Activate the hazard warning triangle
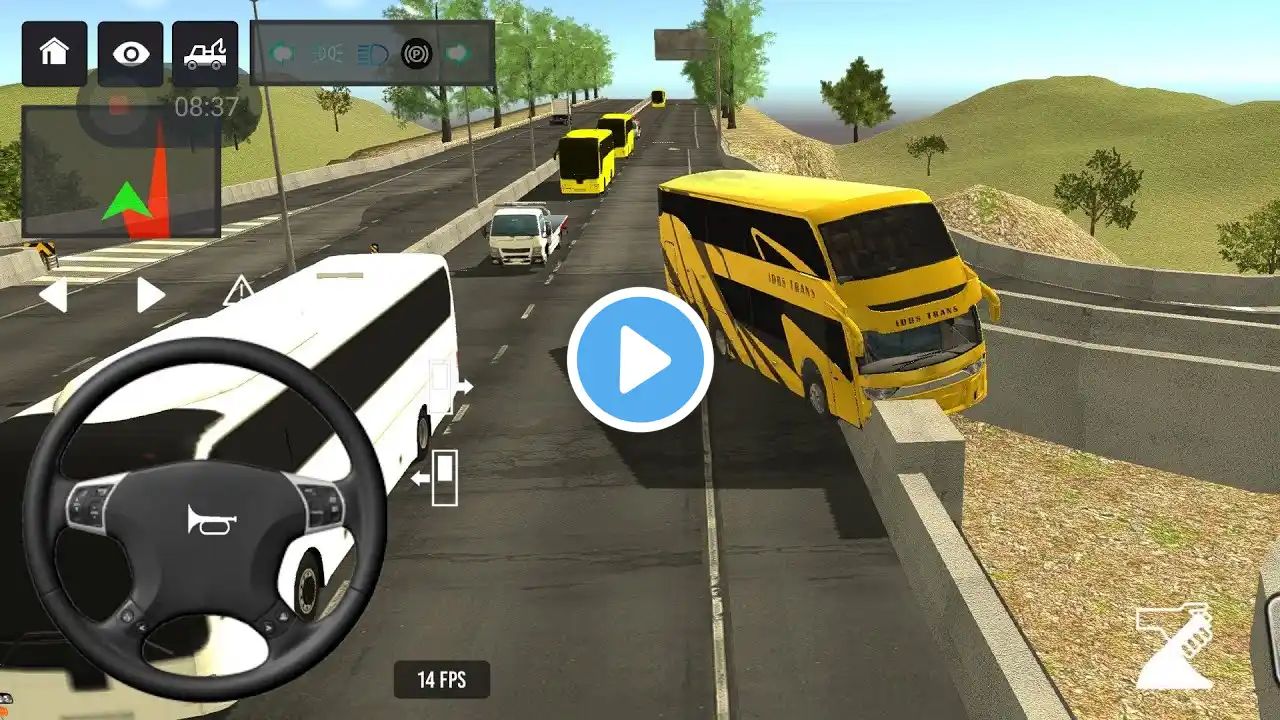 point(238,291)
